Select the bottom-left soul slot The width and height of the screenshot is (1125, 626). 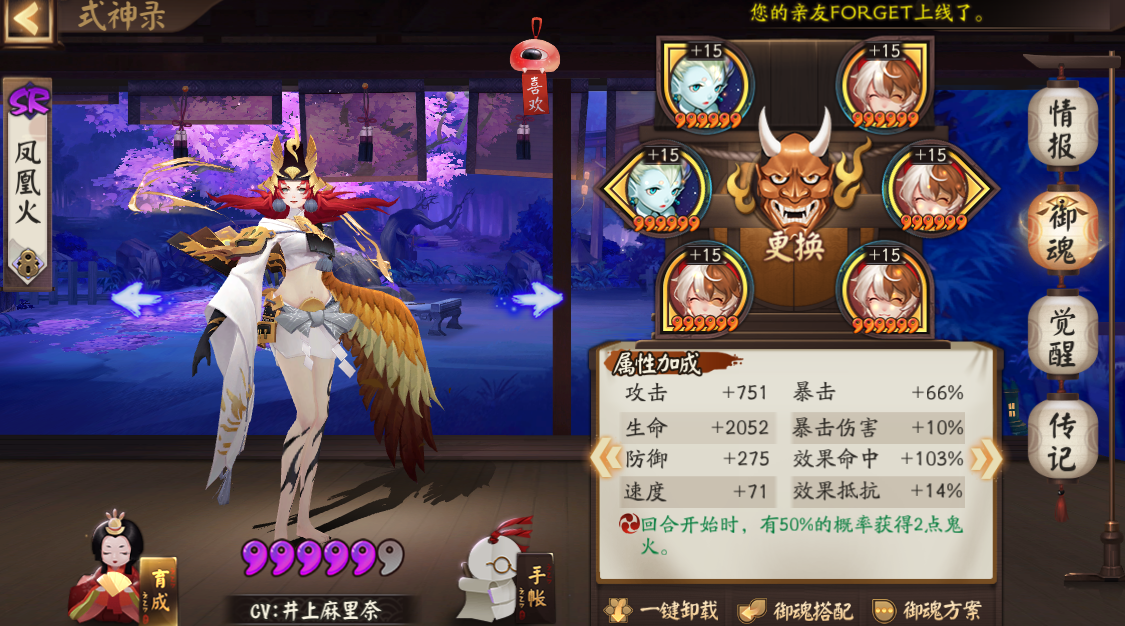[707, 288]
